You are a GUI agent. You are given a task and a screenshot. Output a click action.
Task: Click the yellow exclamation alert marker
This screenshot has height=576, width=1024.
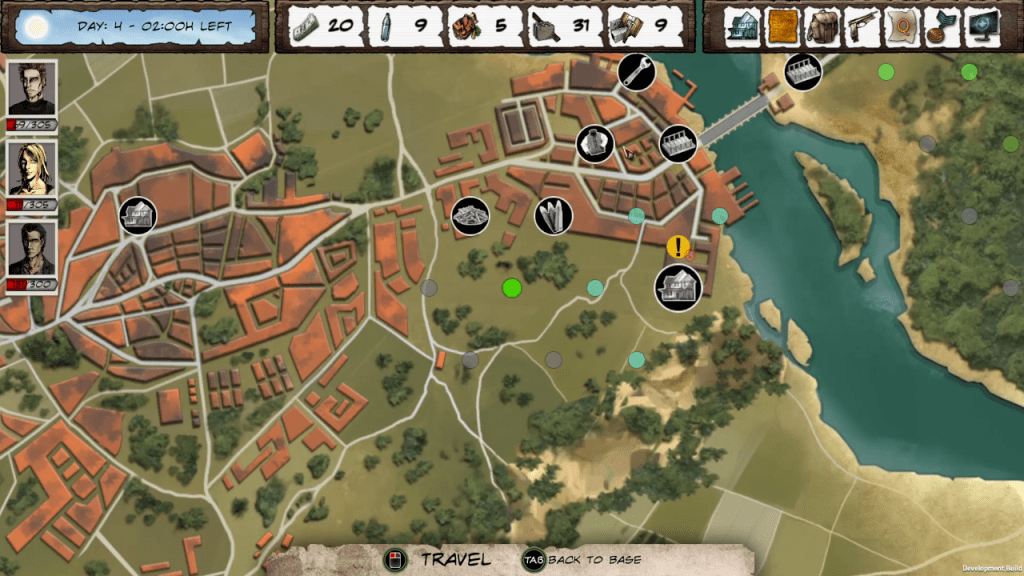679,245
